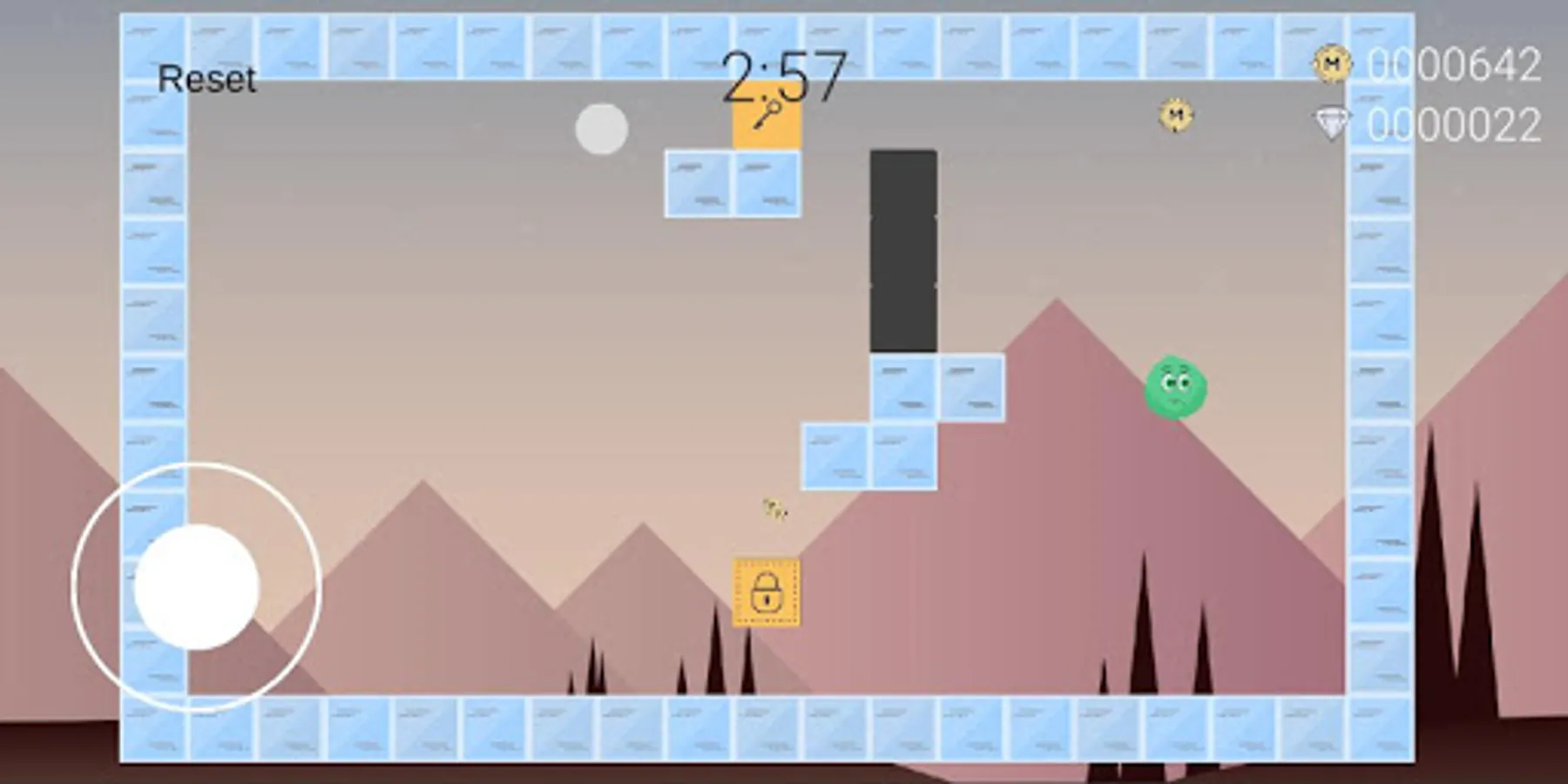Click the ice block pair under the key
Viewport: 1568px width, 784px height.
(x=732, y=182)
